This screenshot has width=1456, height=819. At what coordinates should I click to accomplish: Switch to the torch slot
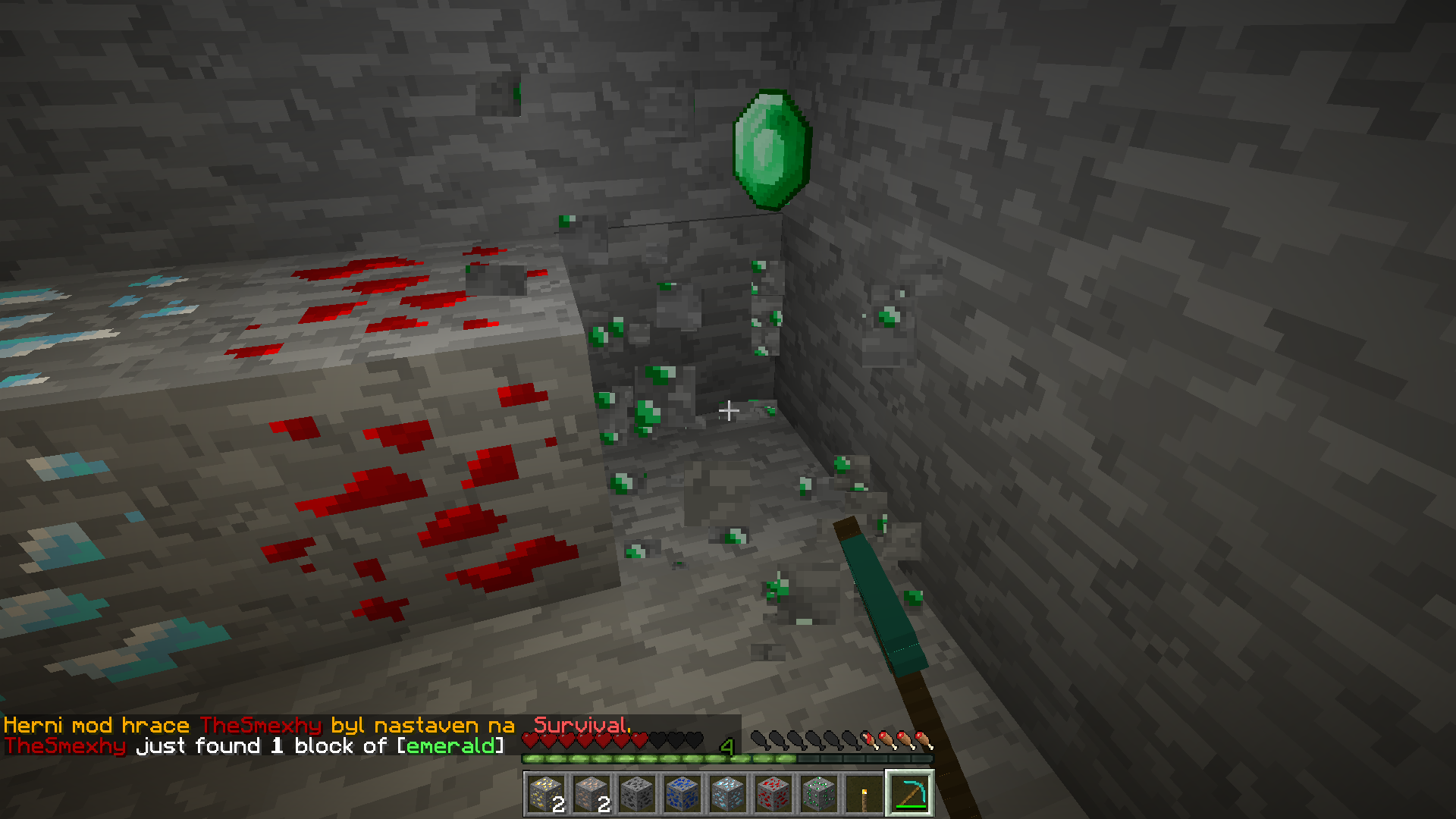[864, 794]
